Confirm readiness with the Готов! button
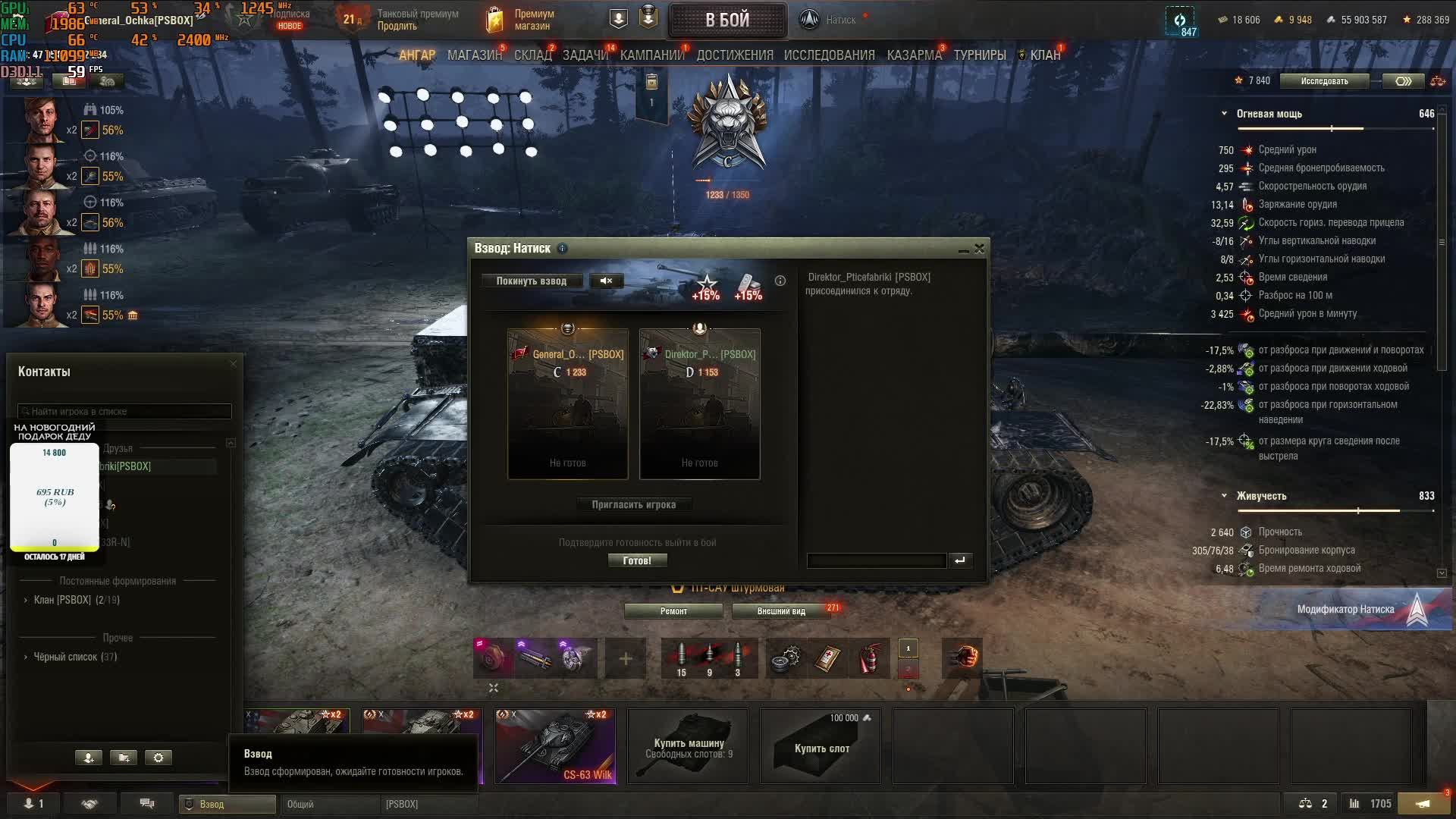Screen dimensions: 1456x819 [x=637, y=561]
